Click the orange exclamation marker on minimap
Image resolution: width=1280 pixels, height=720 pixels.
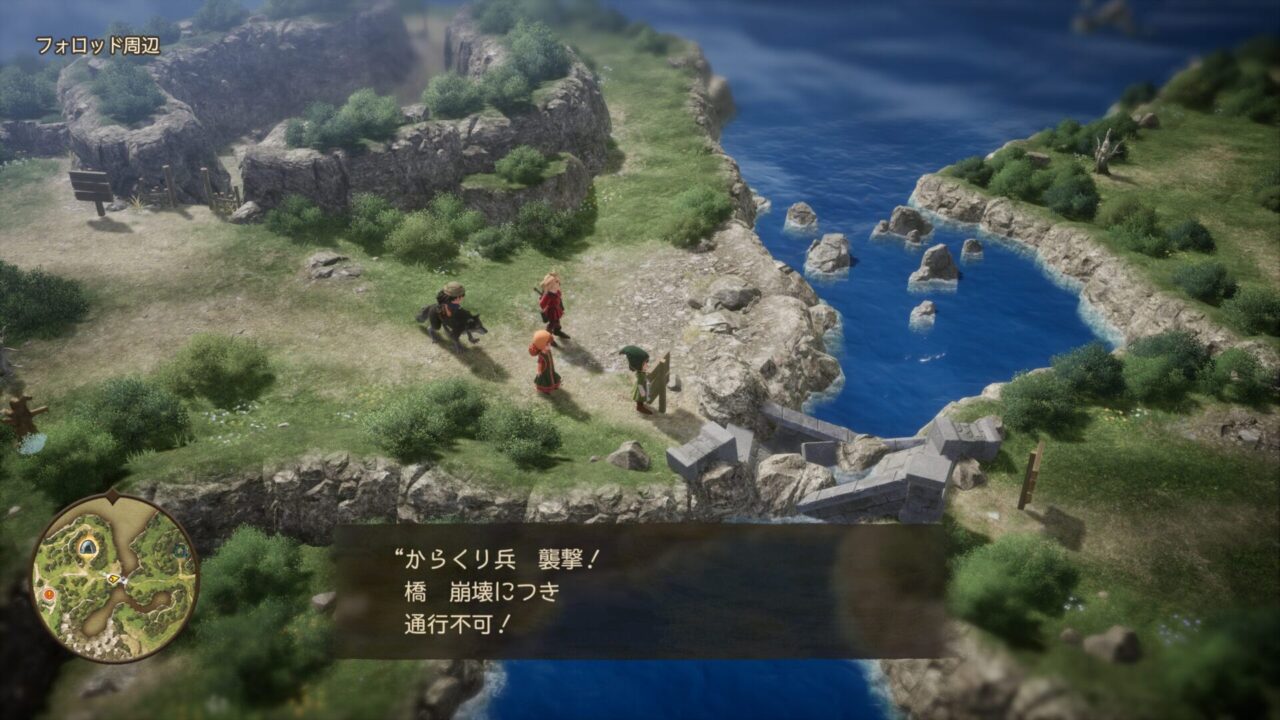pos(48,594)
